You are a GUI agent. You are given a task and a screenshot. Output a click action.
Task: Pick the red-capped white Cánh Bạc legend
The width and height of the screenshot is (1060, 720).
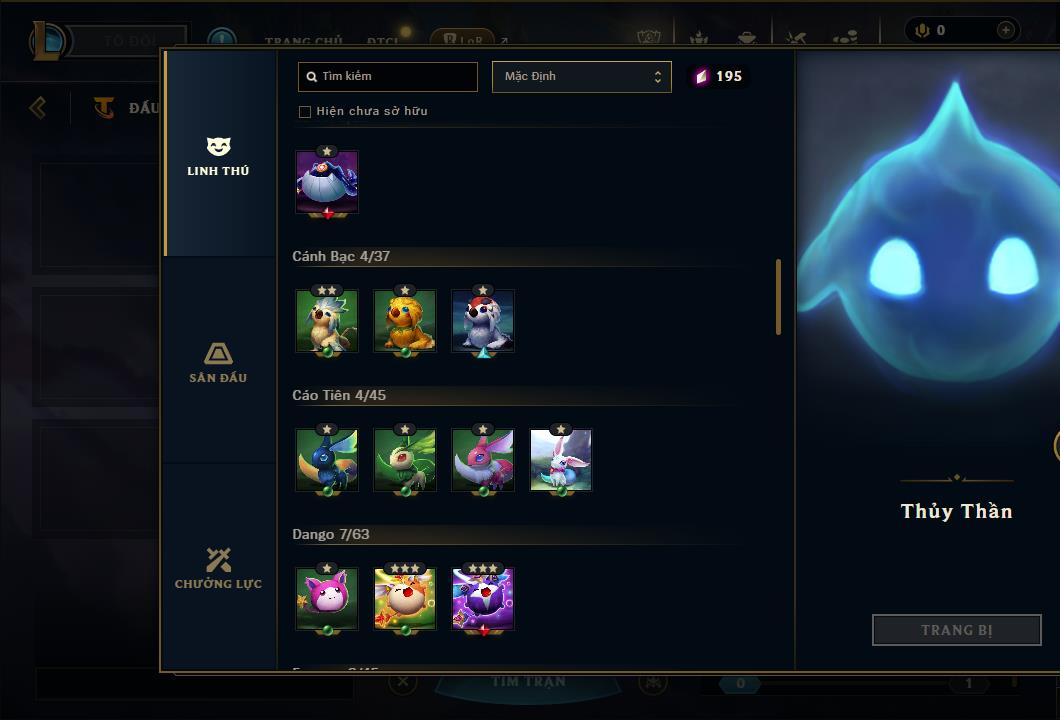coord(483,321)
